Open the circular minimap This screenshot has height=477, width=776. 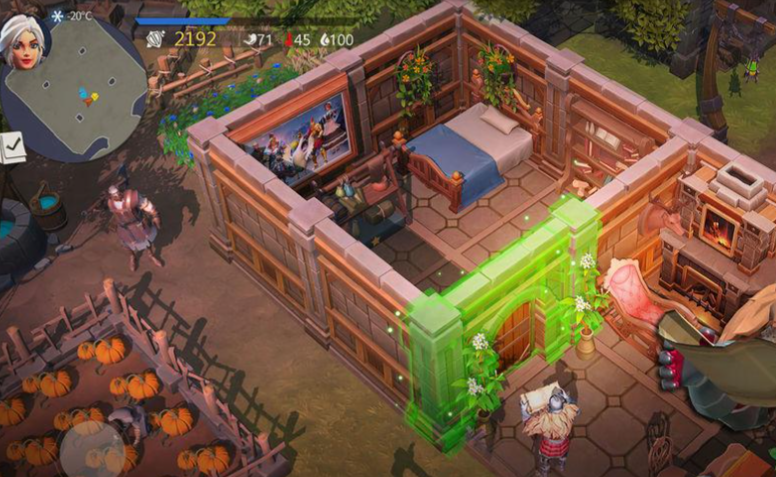[82, 90]
